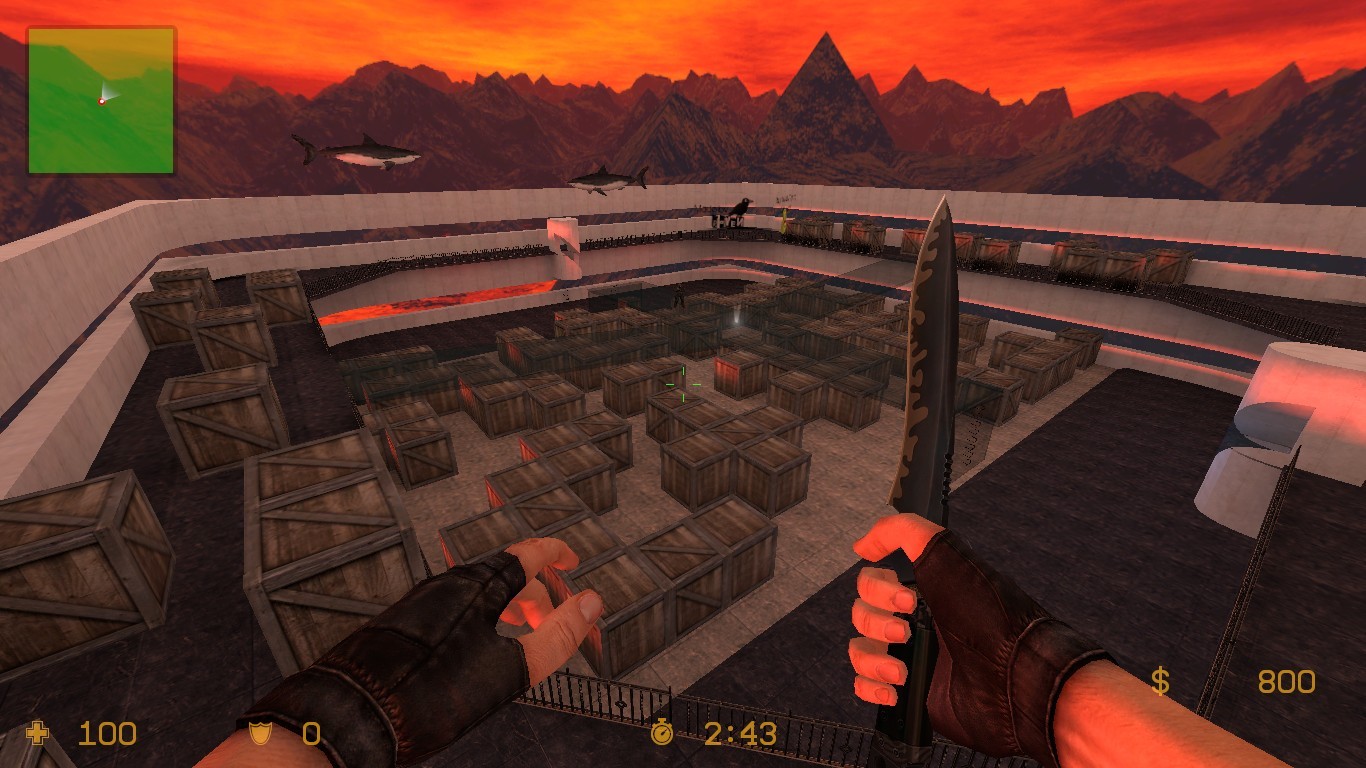The width and height of the screenshot is (1366, 768).
Task: Click the health cross icon
Action: point(36,734)
